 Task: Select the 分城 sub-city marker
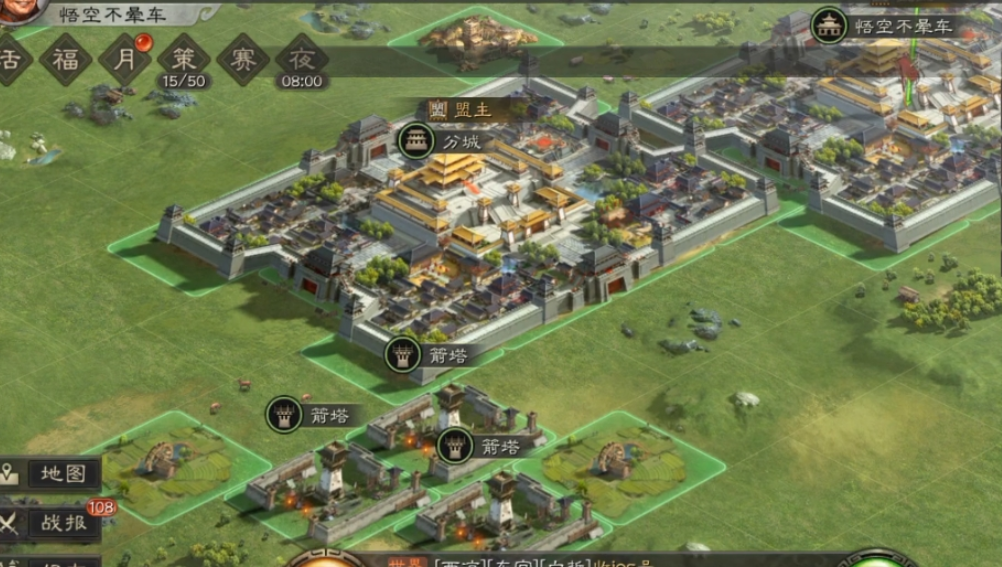[415, 141]
